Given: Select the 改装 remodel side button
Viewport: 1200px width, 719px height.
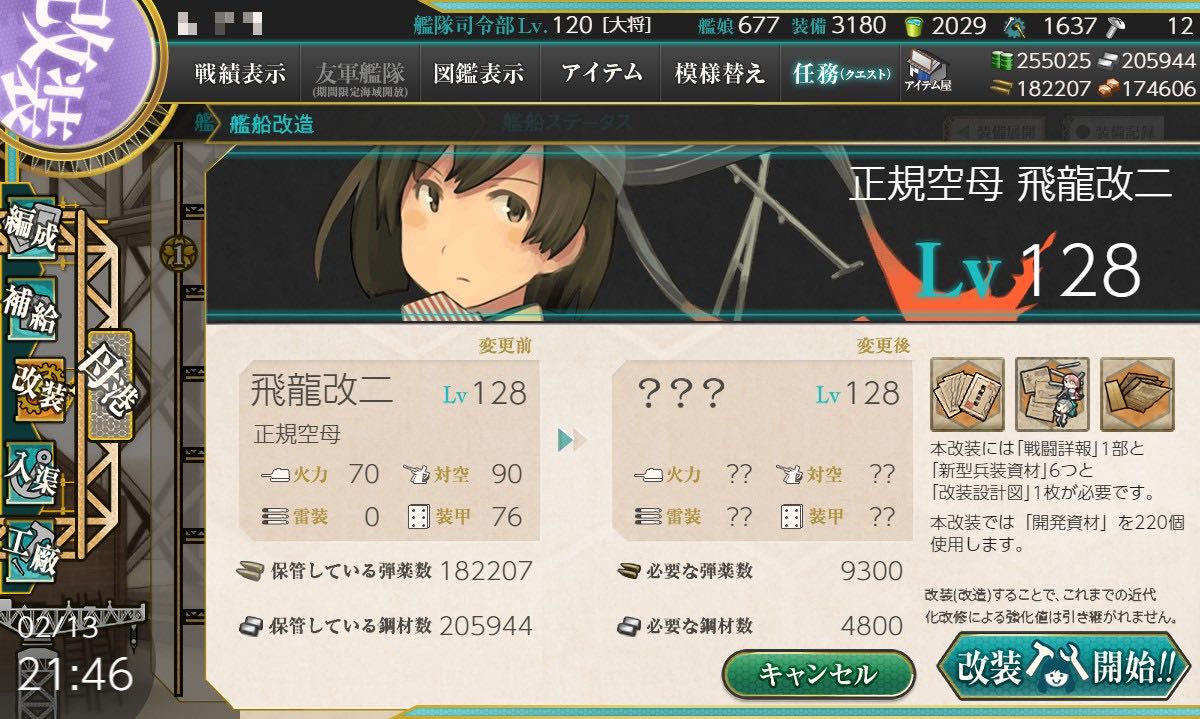Looking at the screenshot, I should click(x=38, y=389).
